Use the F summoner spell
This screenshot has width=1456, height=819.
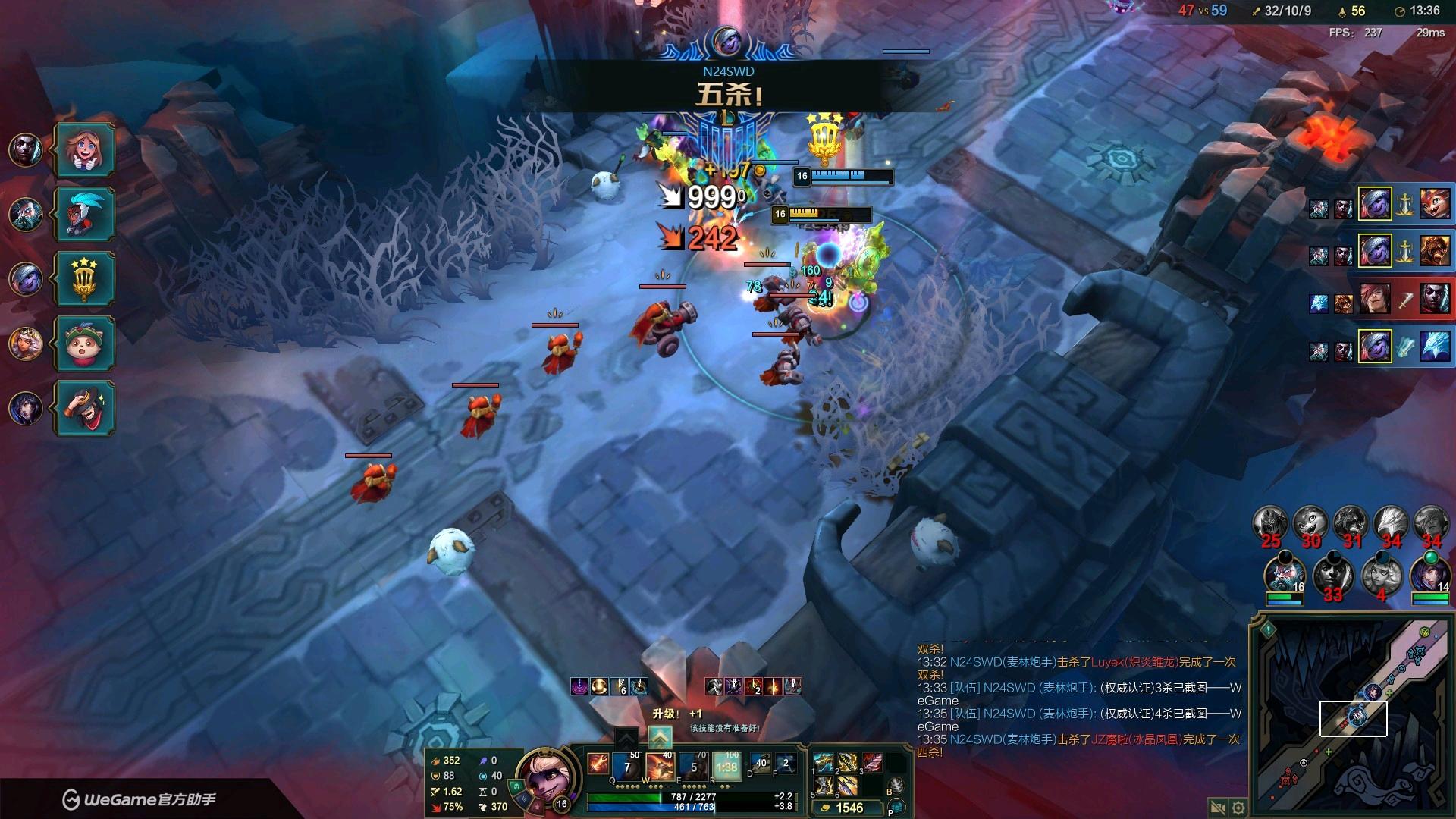pos(786,764)
